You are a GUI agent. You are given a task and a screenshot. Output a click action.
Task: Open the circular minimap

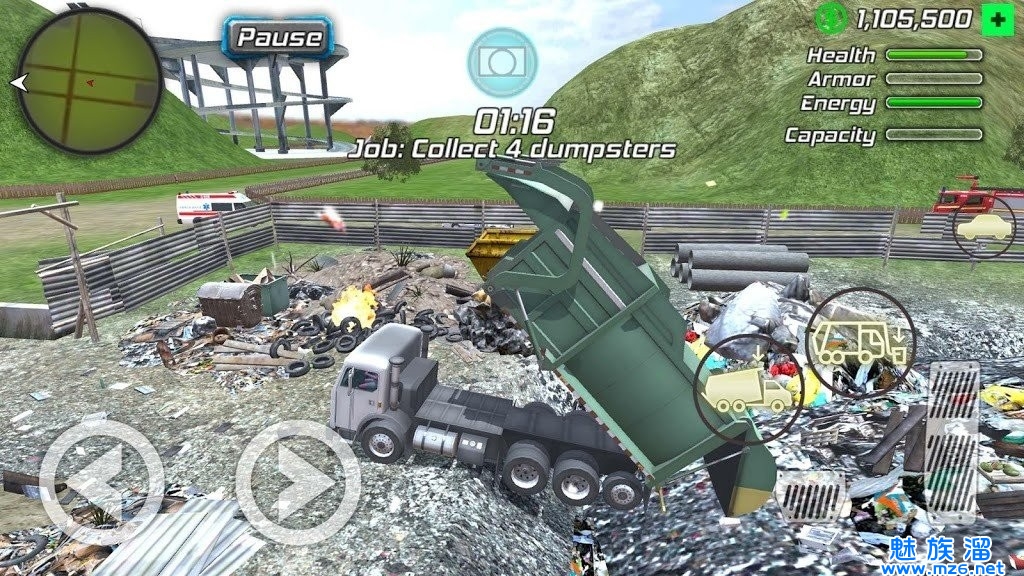[90, 80]
